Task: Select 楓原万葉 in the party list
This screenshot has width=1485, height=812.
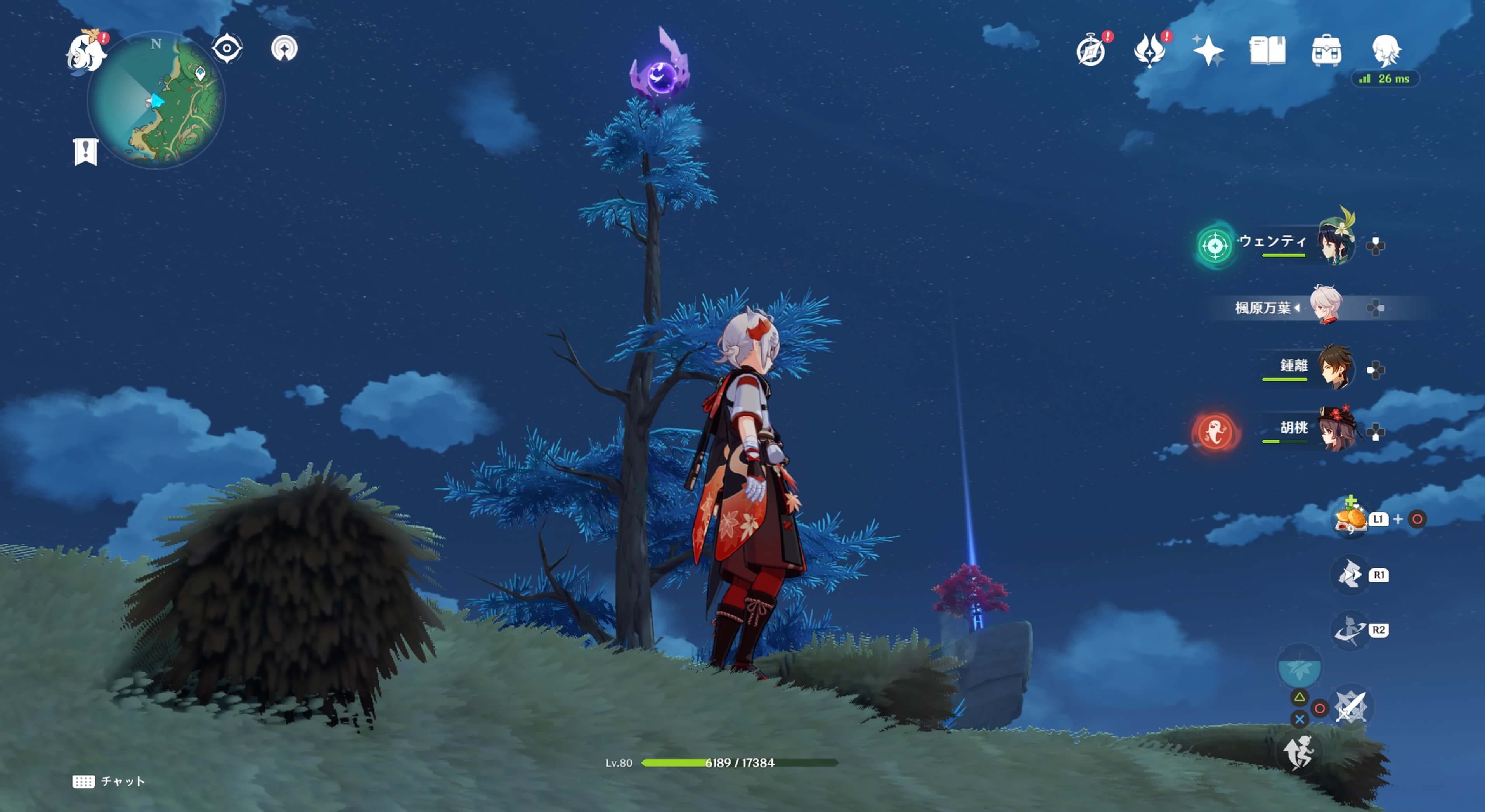Action: pos(1326,305)
